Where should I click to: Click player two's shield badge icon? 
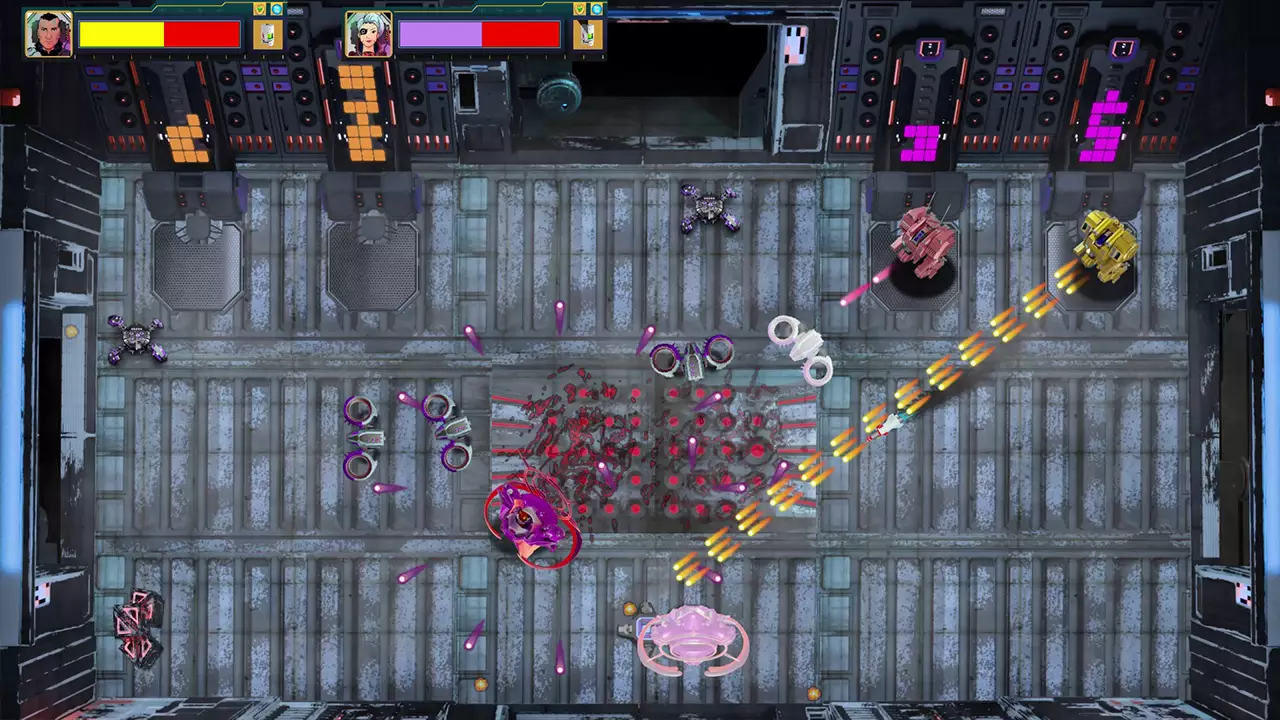pyautogui.click(x=579, y=9)
